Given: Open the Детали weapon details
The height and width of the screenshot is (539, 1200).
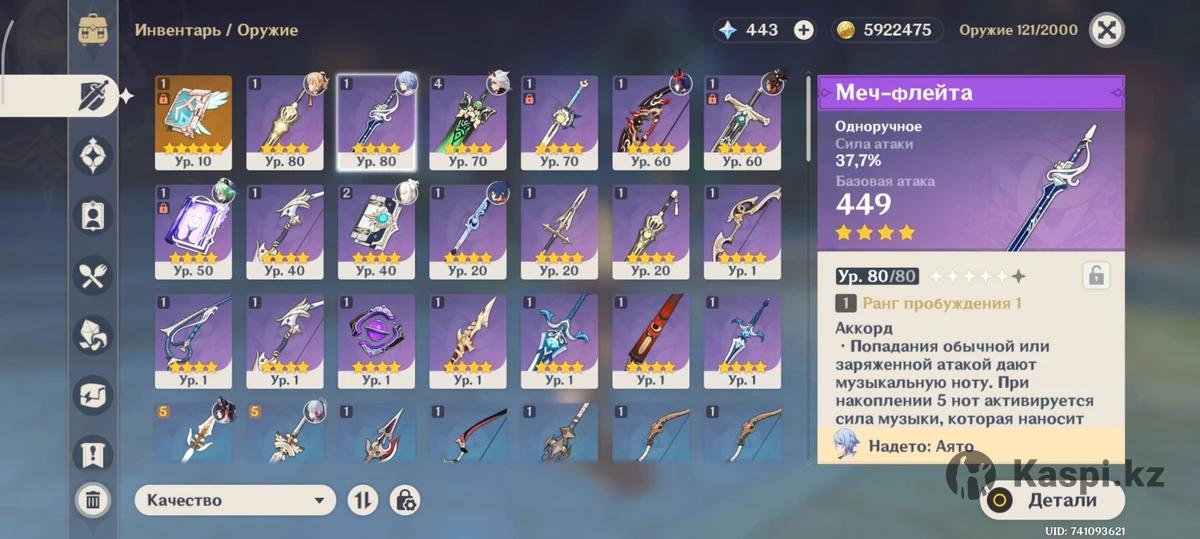Looking at the screenshot, I should coord(1052,501).
